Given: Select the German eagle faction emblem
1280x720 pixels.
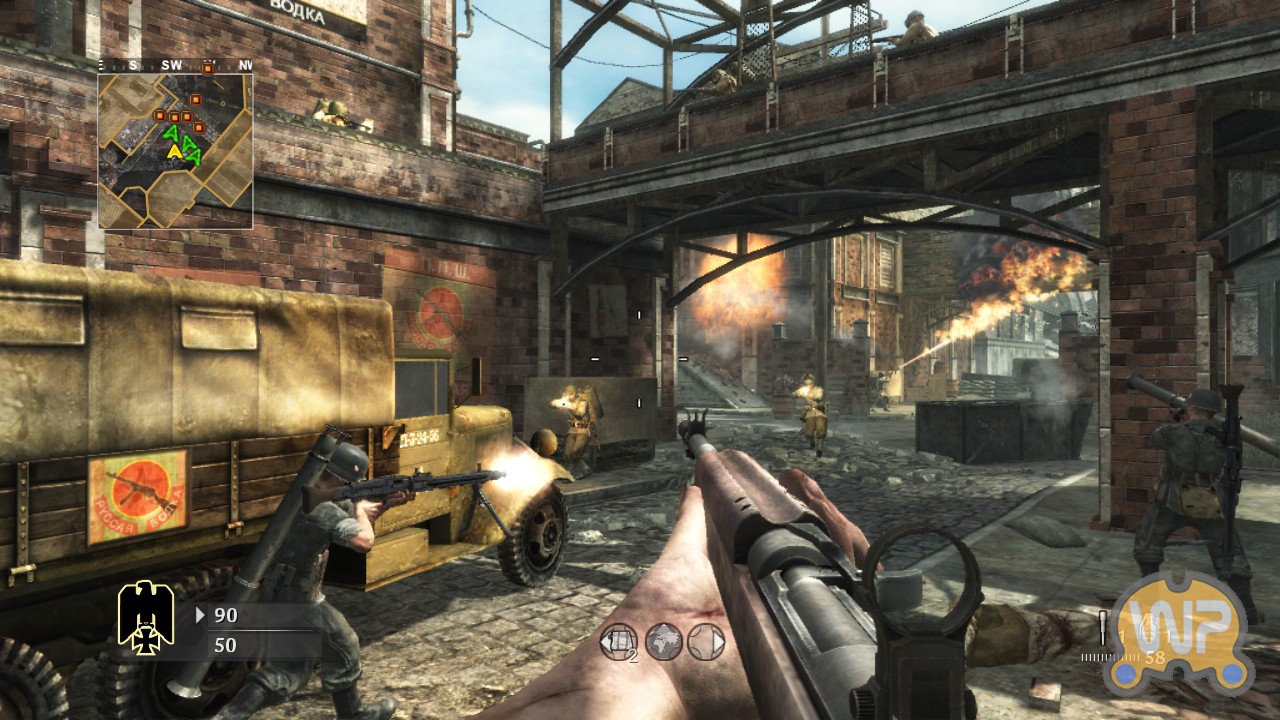Looking at the screenshot, I should [146, 616].
